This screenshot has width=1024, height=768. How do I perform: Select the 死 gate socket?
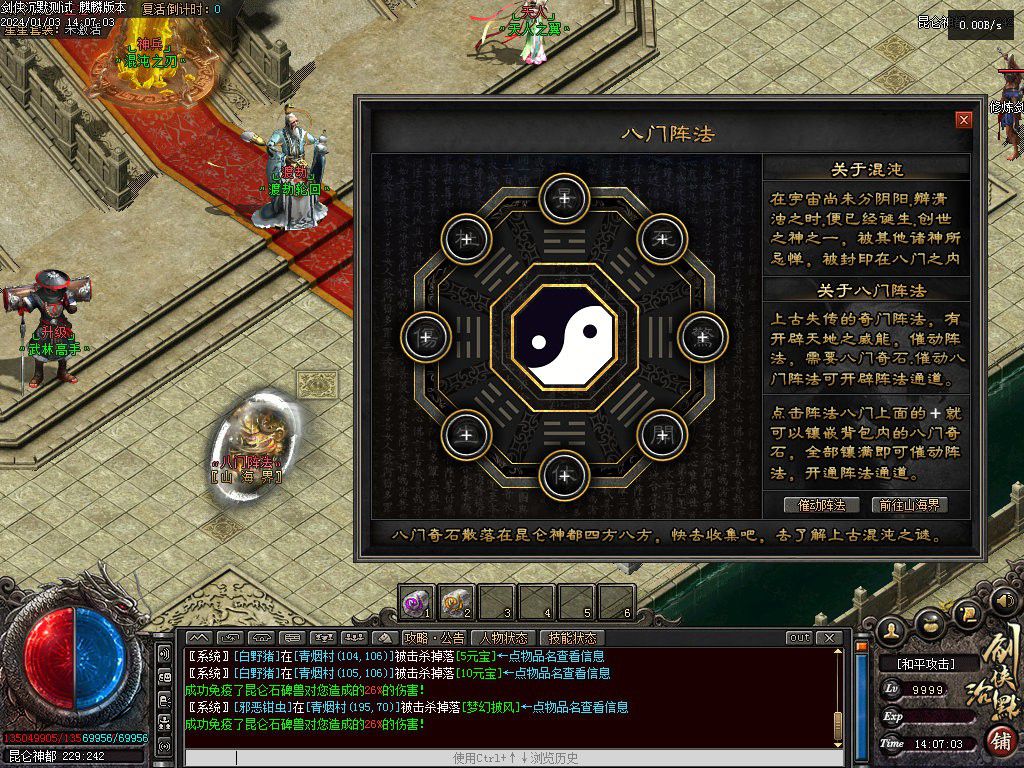point(662,238)
